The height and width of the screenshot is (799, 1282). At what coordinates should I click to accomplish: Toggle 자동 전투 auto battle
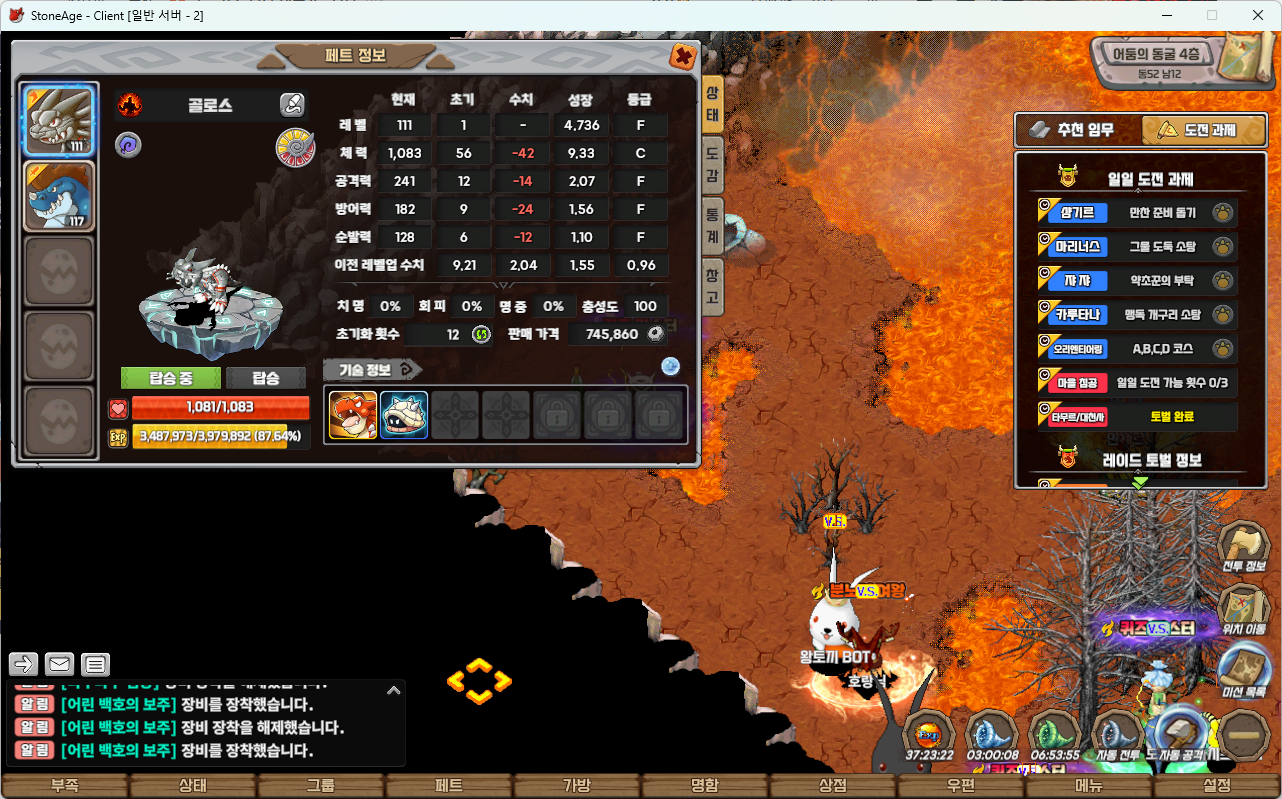pos(1117,737)
